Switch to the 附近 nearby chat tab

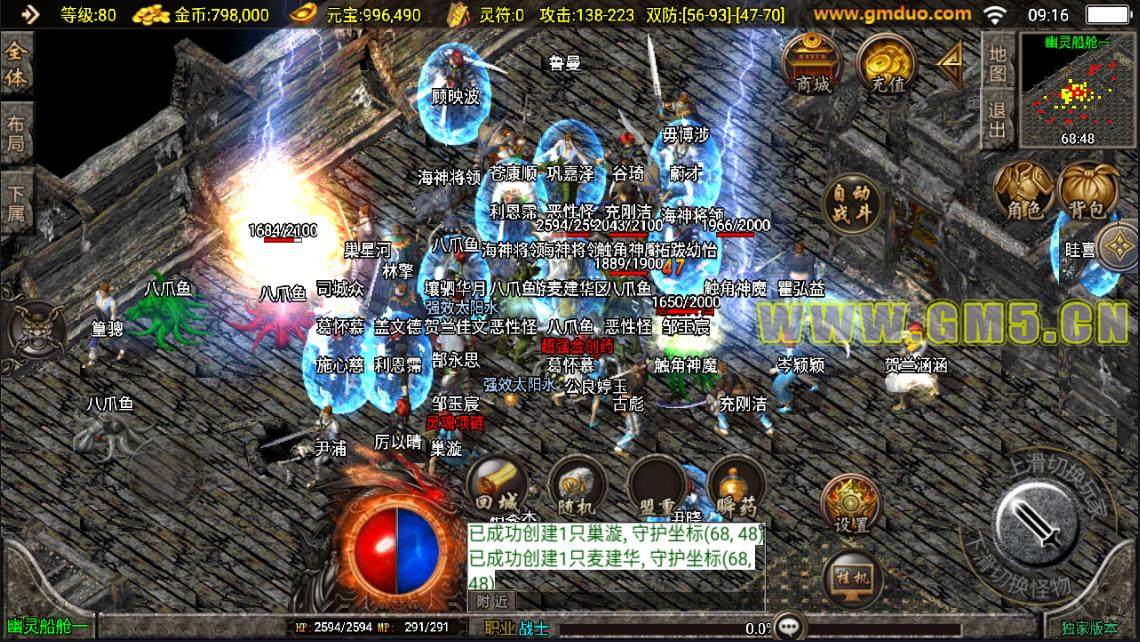491,600
